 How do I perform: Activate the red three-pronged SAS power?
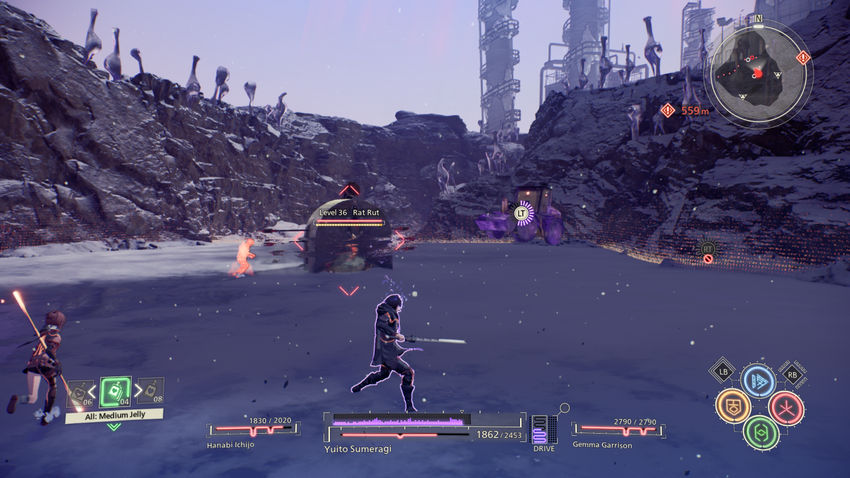(786, 407)
